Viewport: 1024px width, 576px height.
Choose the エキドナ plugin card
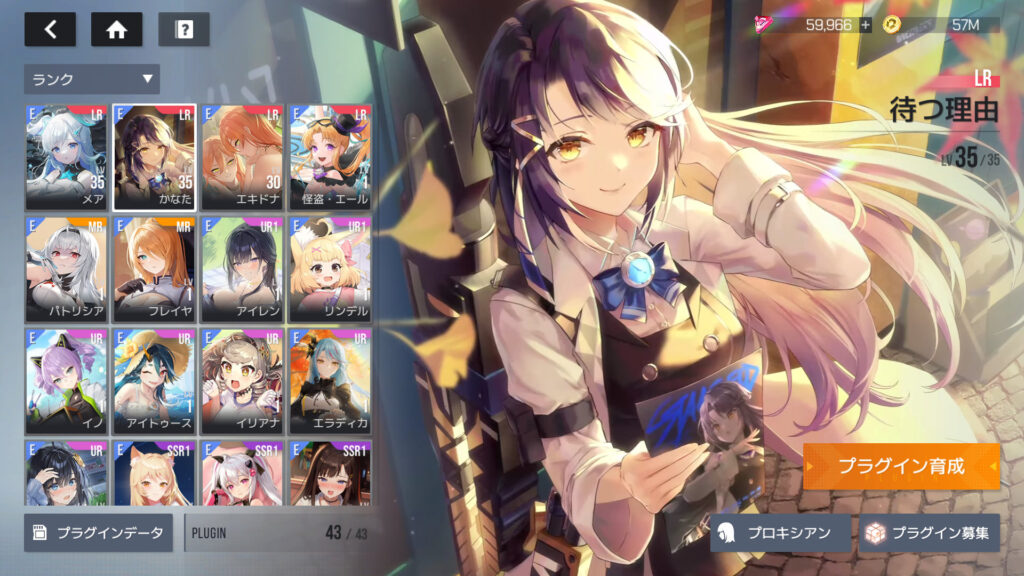242,157
